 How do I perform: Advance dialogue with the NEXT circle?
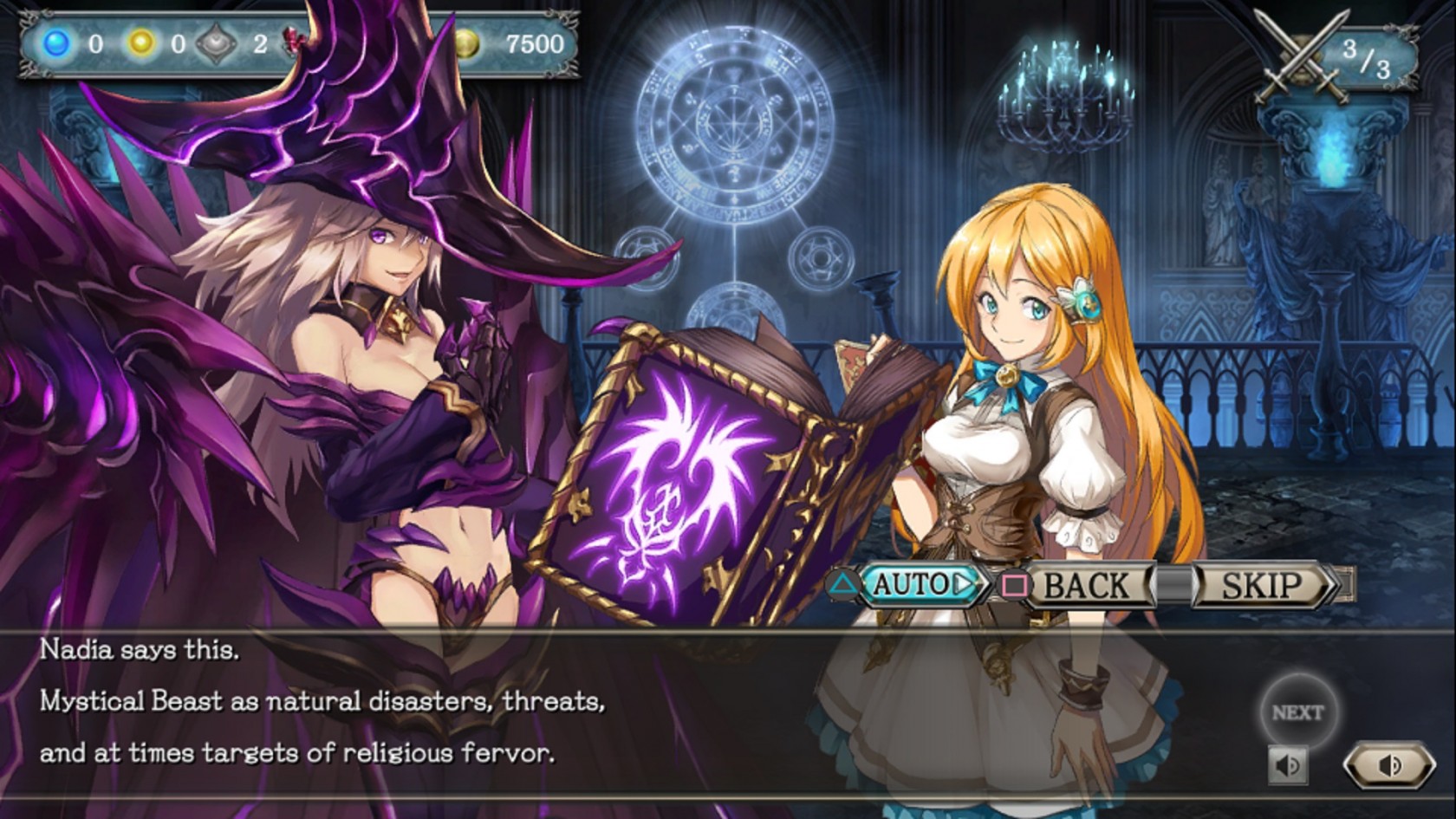coord(1297,712)
